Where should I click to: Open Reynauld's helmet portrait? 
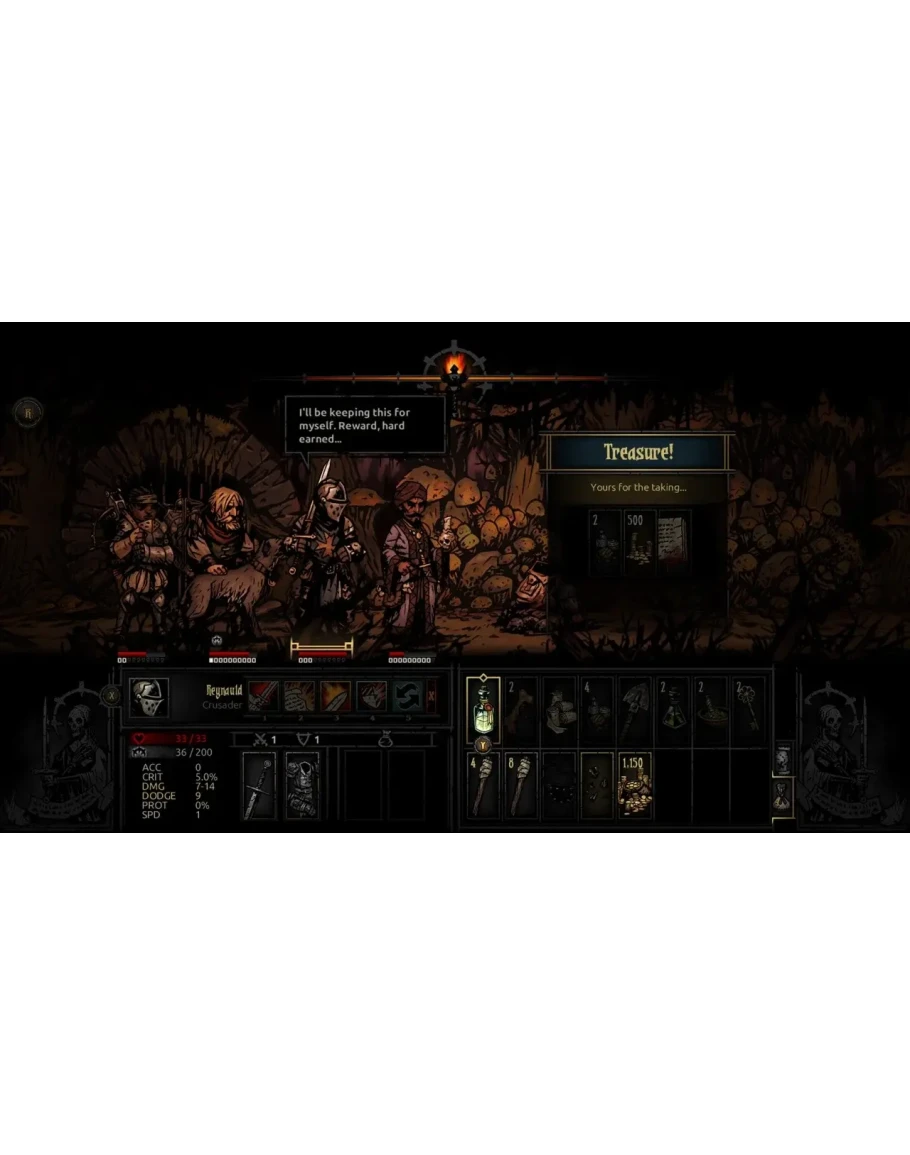[x=149, y=697]
